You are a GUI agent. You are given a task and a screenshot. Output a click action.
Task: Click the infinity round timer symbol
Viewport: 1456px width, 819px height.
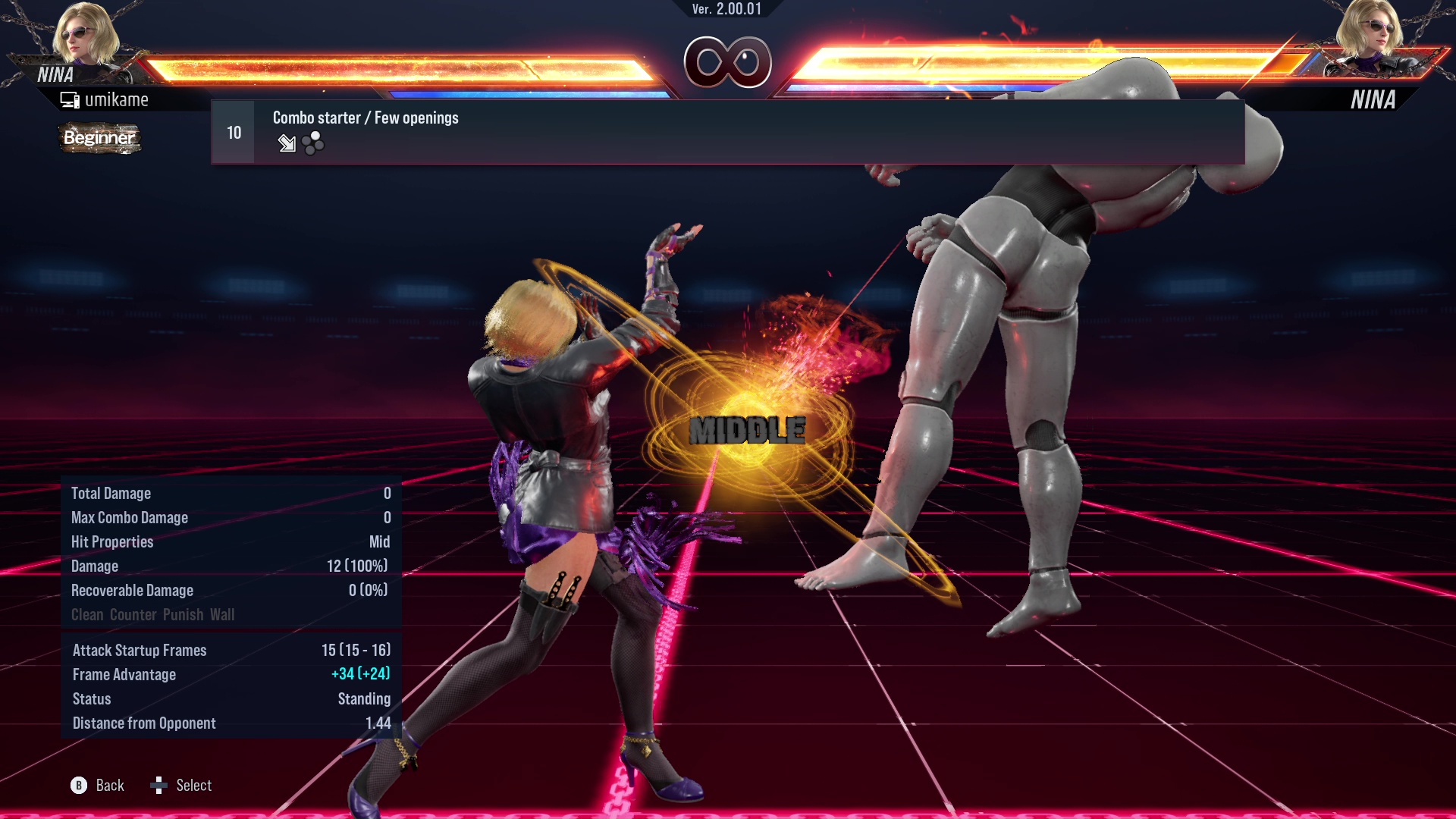(x=728, y=63)
